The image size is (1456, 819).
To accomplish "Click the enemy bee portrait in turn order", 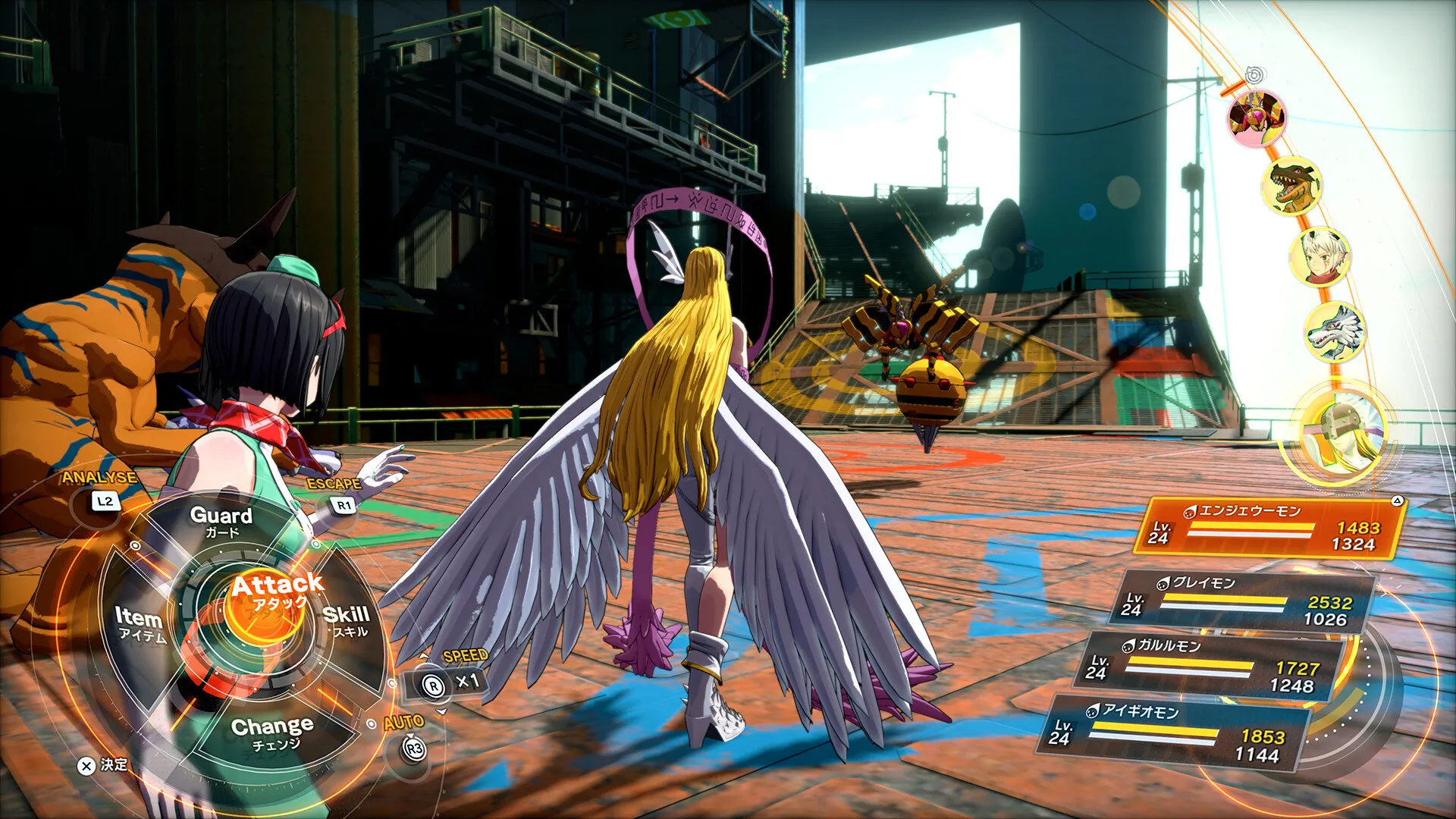I will coord(1257,118).
